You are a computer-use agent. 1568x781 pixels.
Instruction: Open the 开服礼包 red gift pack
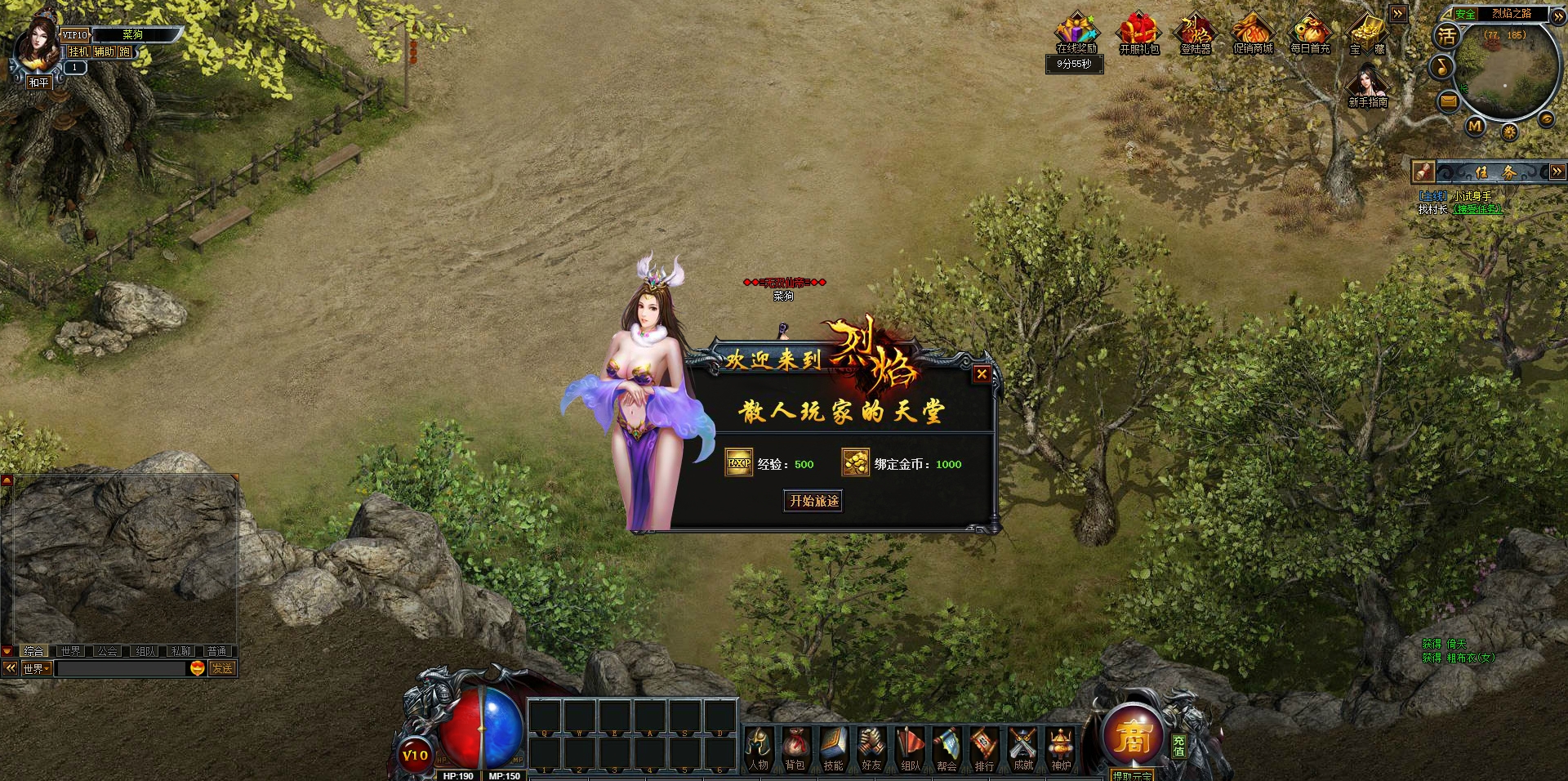click(x=1138, y=33)
